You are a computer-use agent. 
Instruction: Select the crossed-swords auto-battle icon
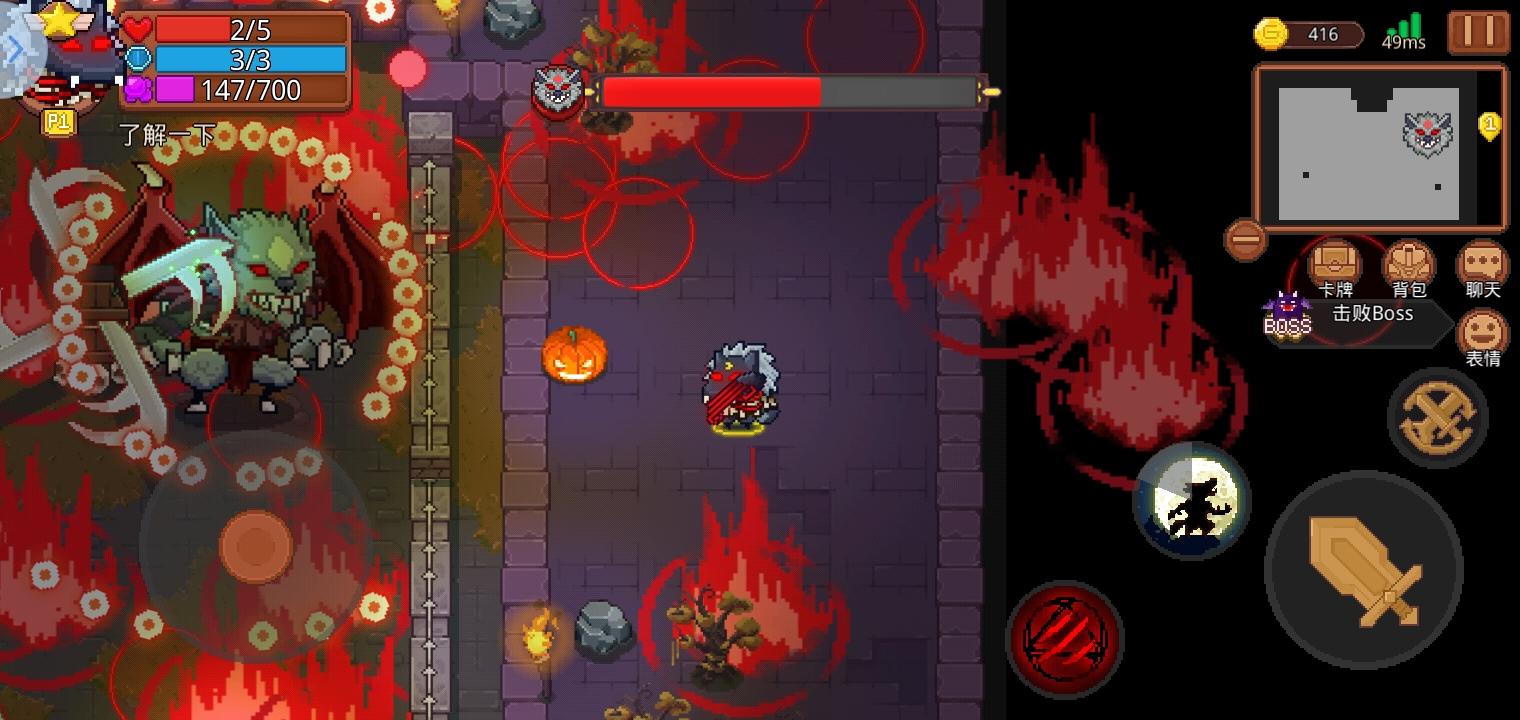pyautogui.click(x=1438, y=417)
